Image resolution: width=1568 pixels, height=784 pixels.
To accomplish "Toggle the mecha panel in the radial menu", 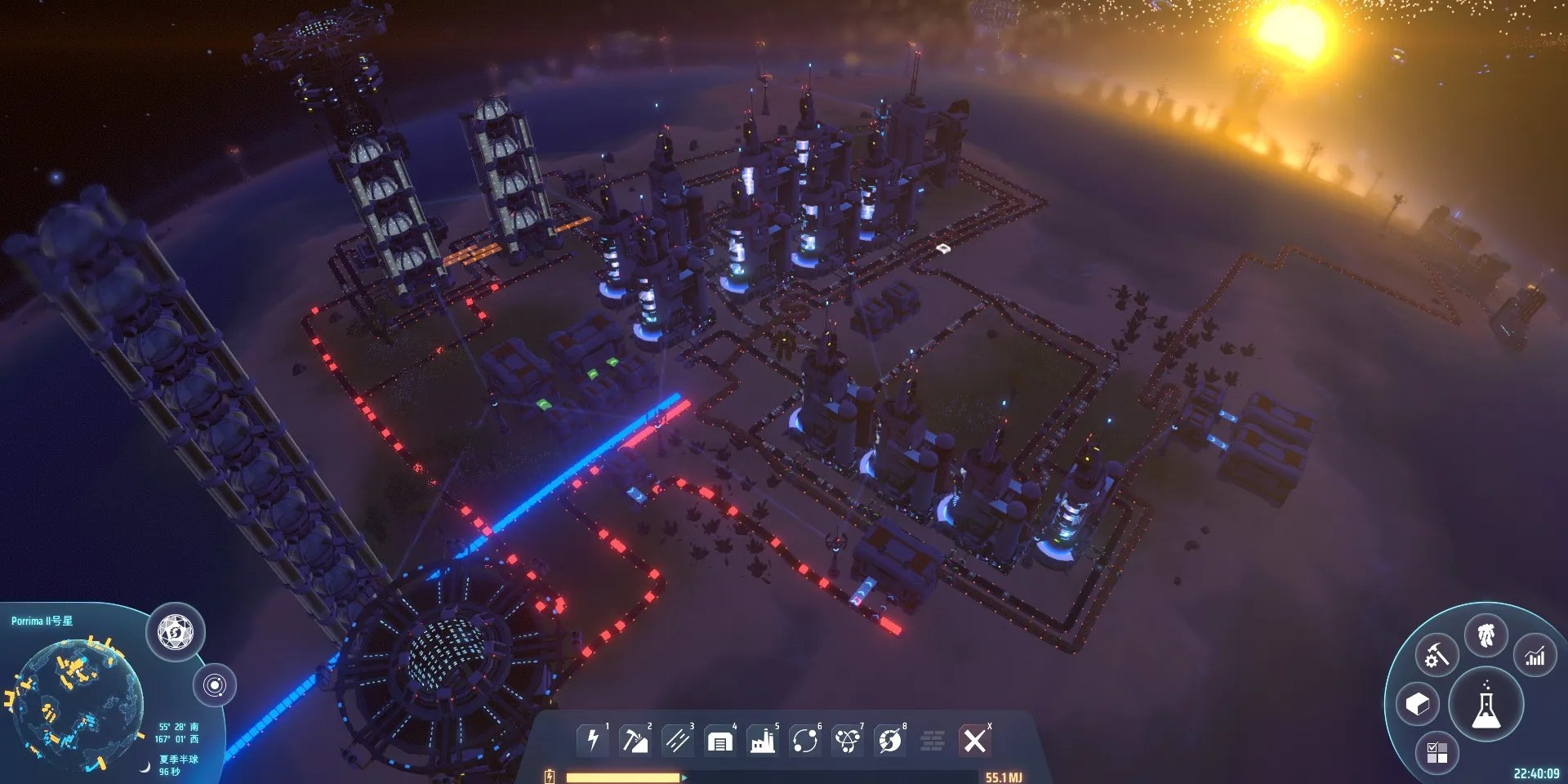I will point(1486,635).
